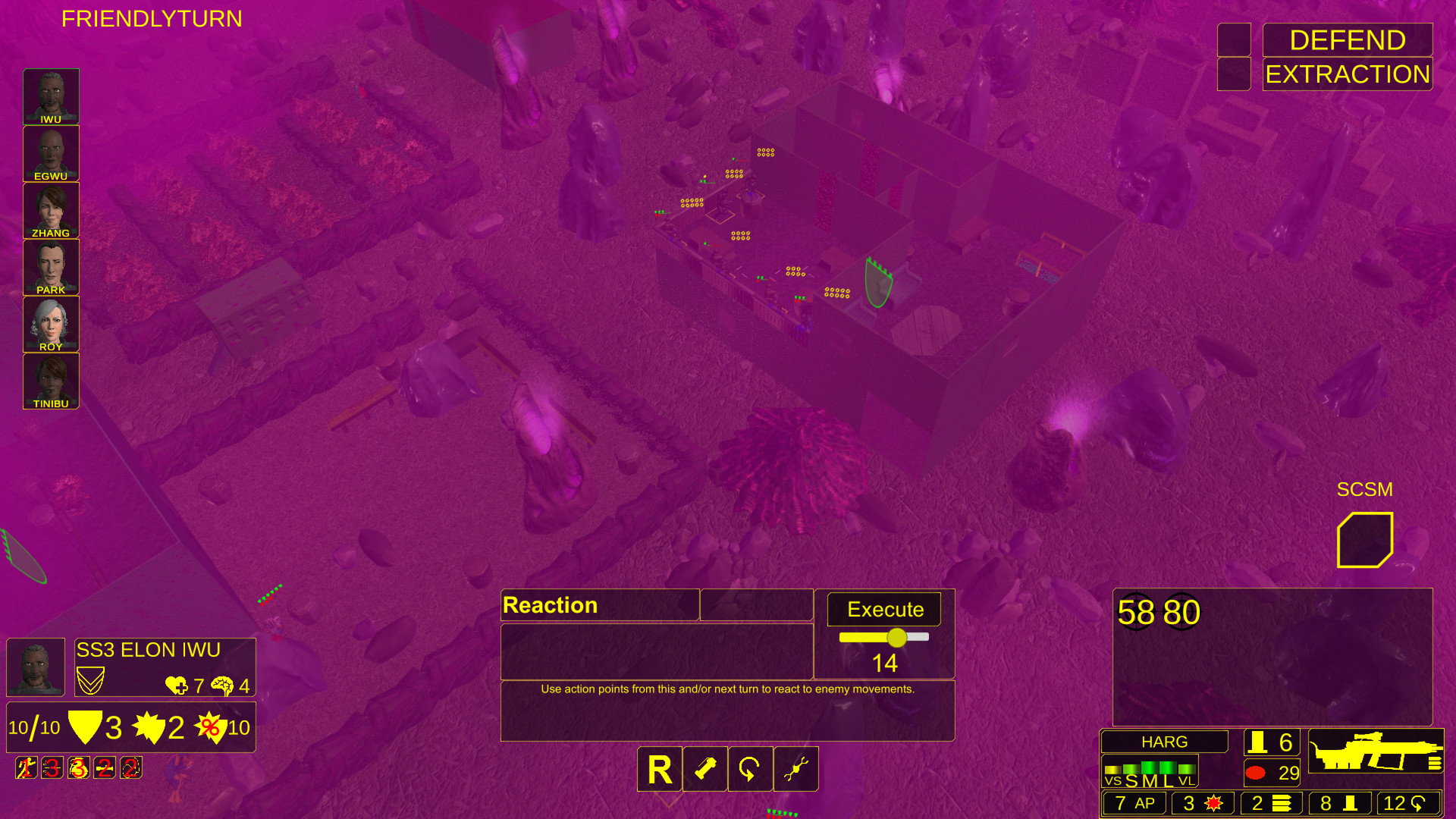
Task: Open the empty tab next to Reaction
Action: [756, 604]
